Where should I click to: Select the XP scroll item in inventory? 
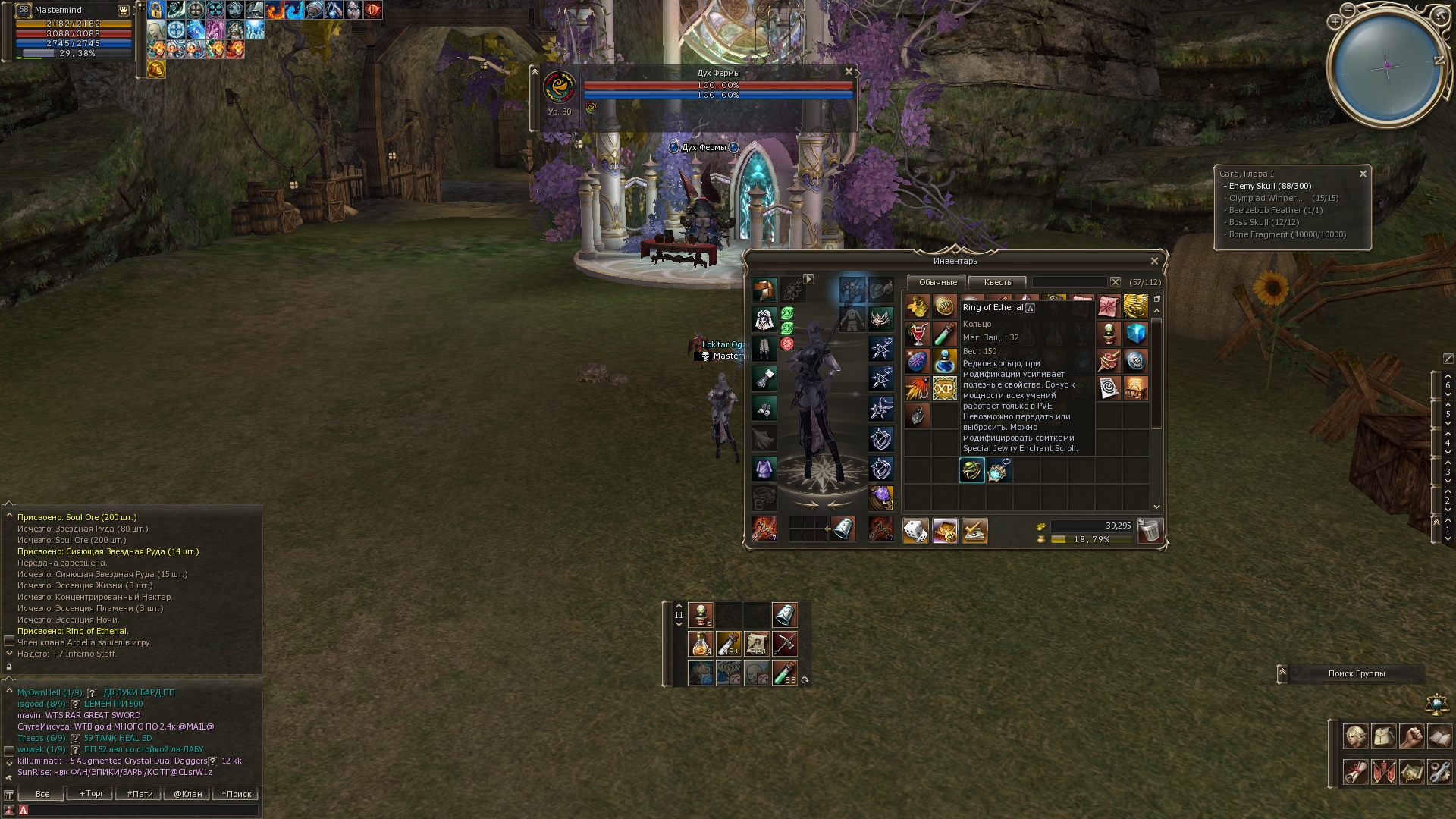[x=944, y=389]
